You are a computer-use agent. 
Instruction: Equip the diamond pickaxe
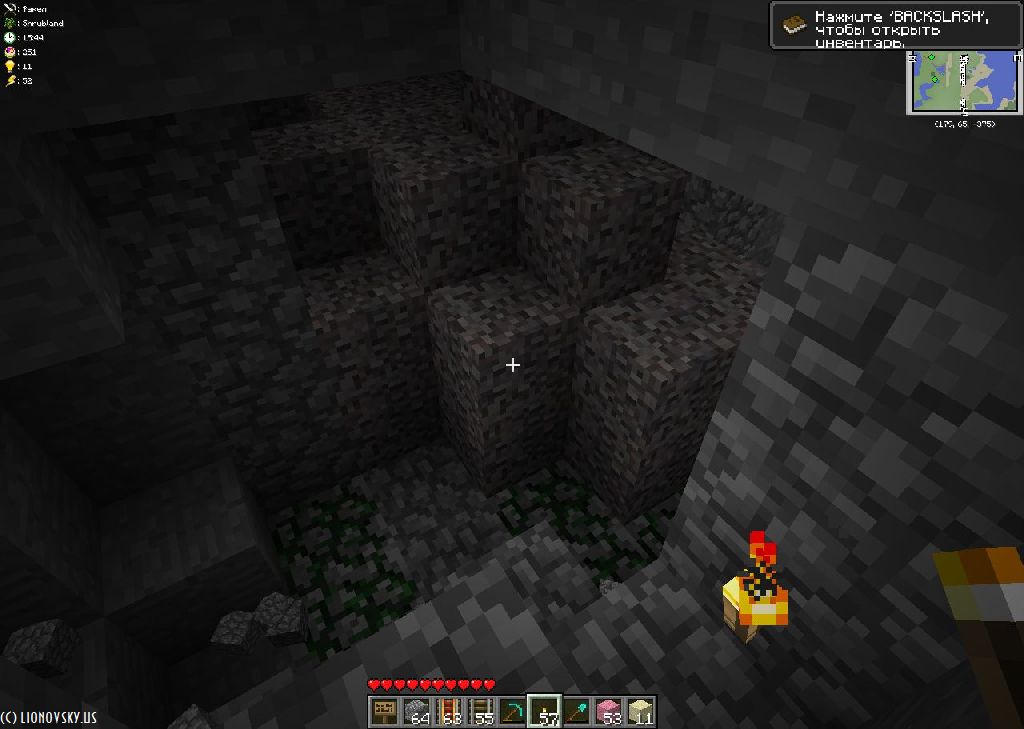click(x=512, y=711)
